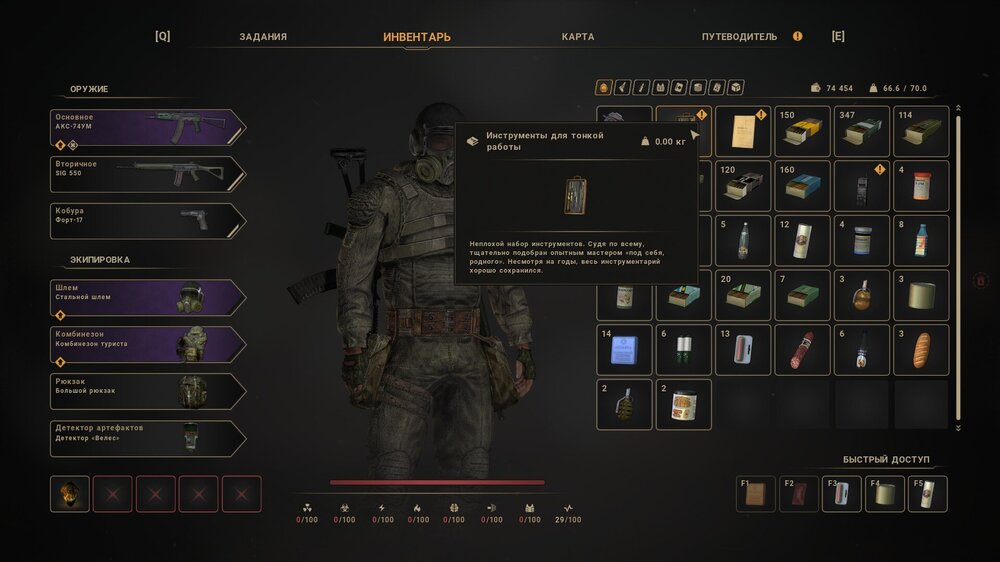Select the stack of 14 blue box items

(624, 350)
